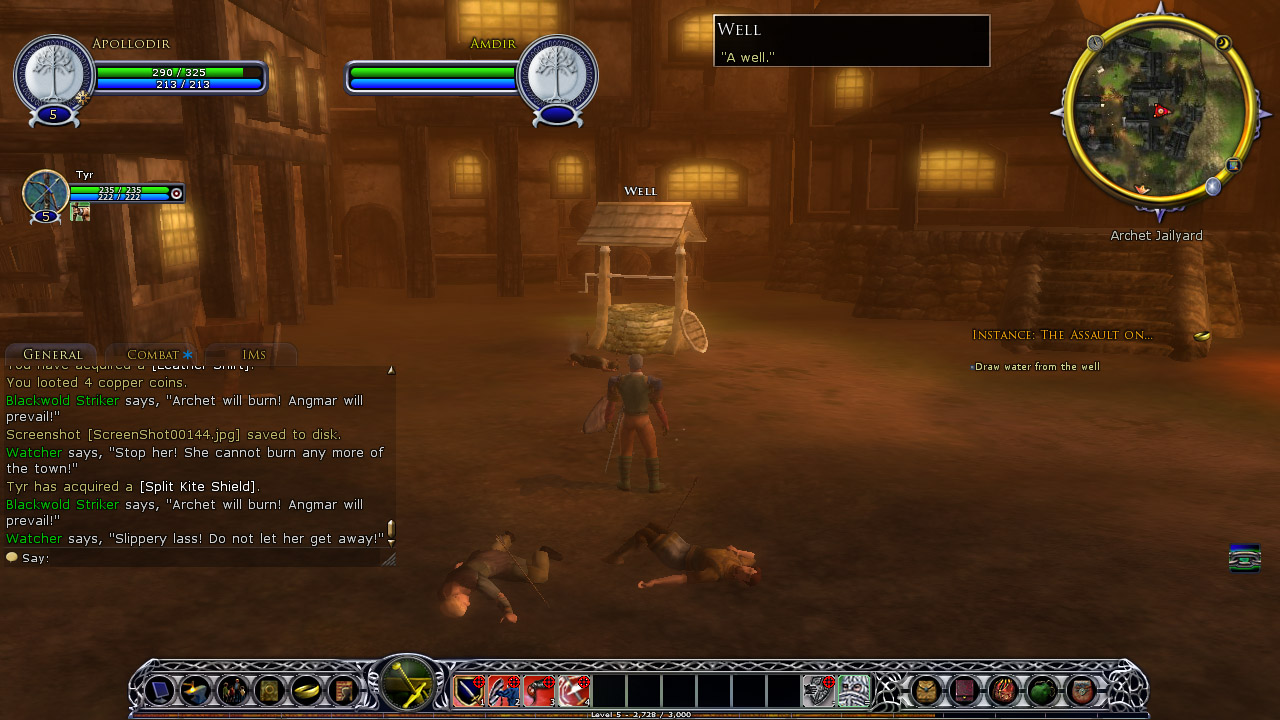The height and width of the screenshot is (720, 1280).
Task: Open the monitor icon main menu
Action: 160,690
